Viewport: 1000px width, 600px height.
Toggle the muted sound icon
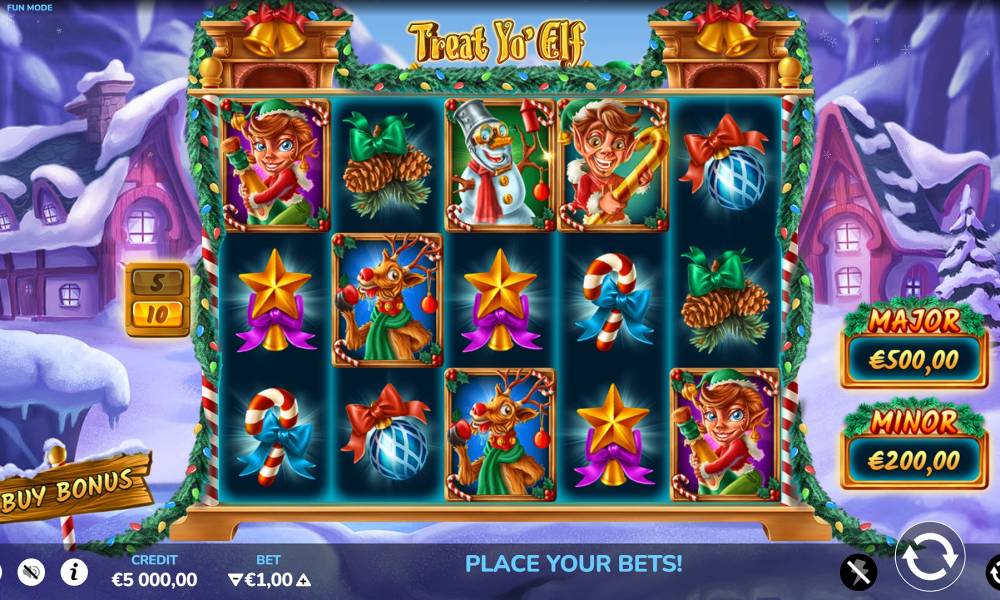[x=31, y=572]
